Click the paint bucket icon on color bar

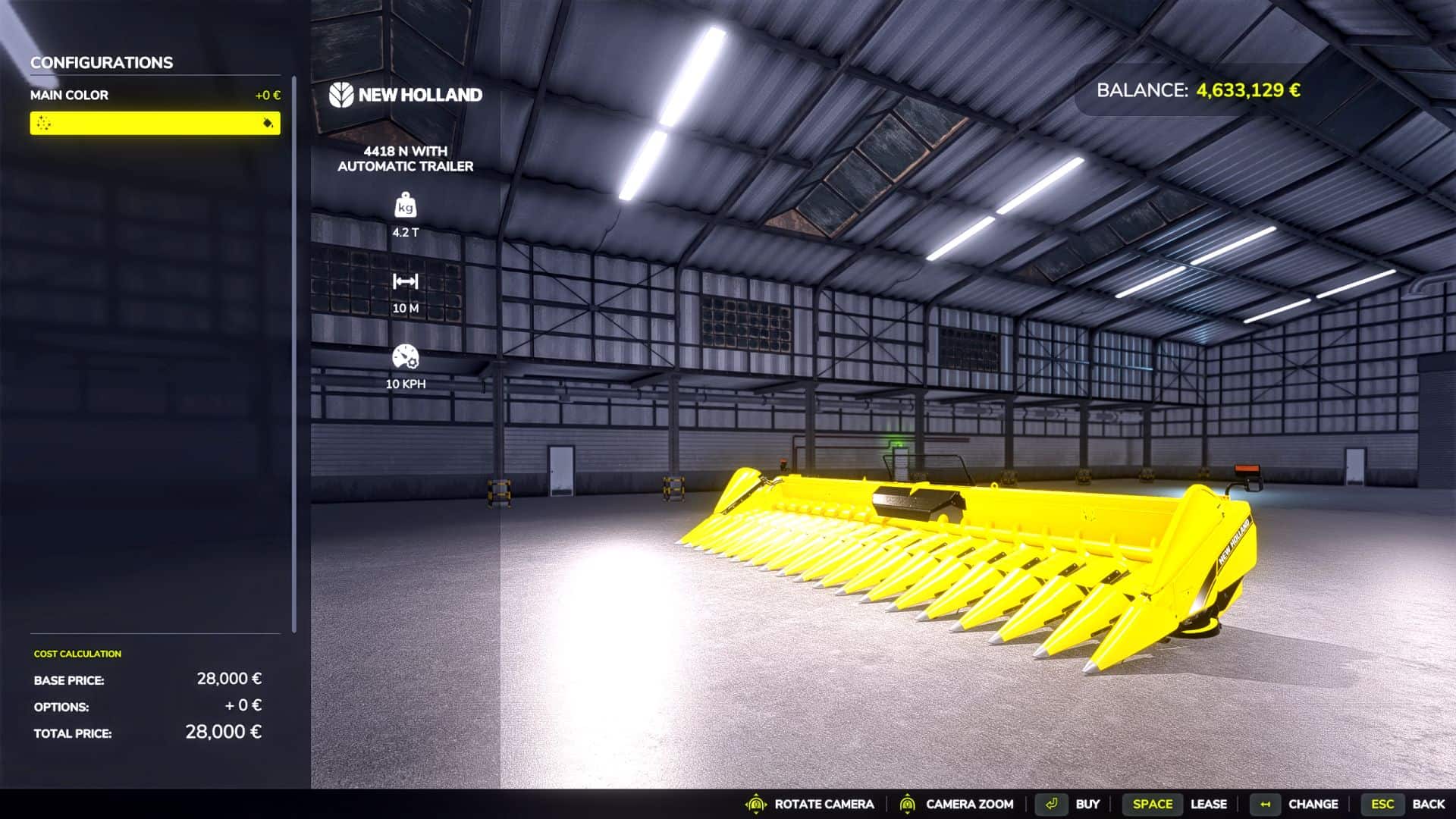pyautogui.click(x=268, y=123)
